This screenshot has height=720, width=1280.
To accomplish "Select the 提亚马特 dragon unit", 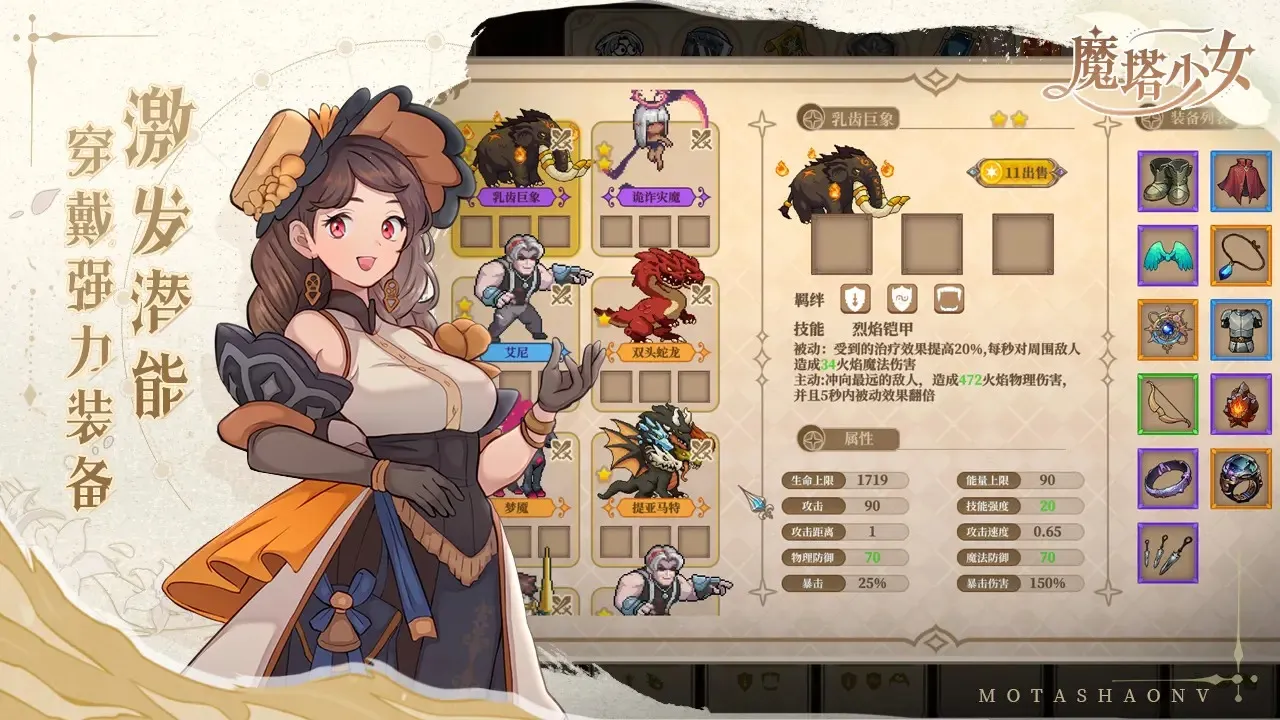I will pyautogui.click(x=655, y=460).
